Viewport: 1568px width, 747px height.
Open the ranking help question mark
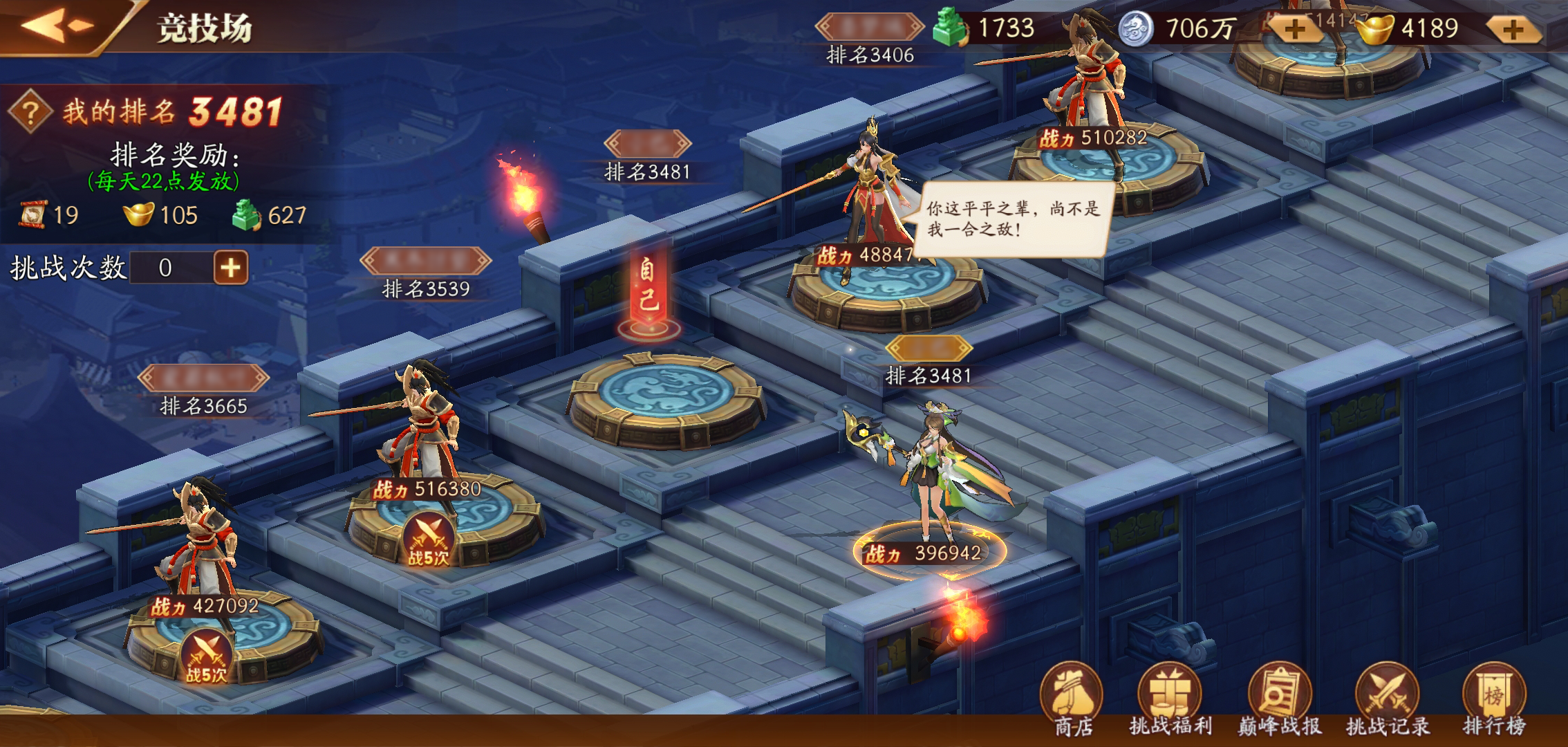point(30,111)
